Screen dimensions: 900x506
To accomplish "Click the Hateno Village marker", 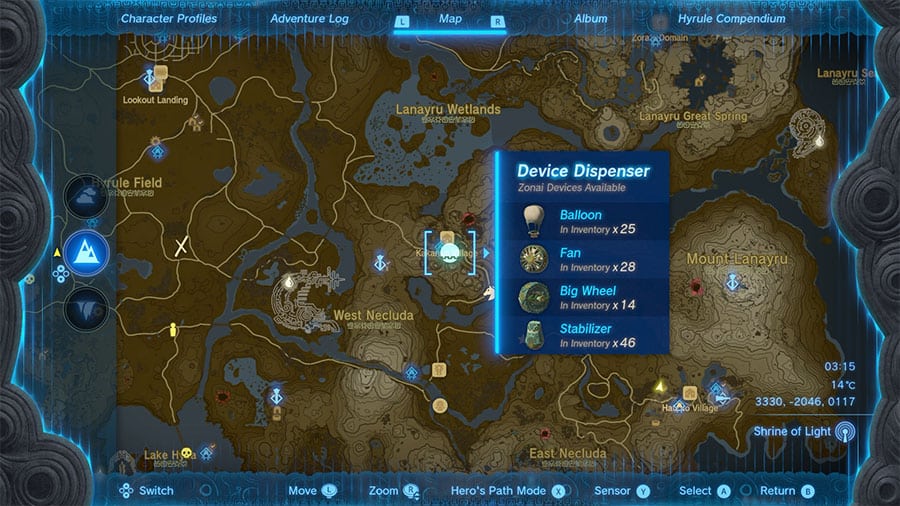I will pos(690,393).
